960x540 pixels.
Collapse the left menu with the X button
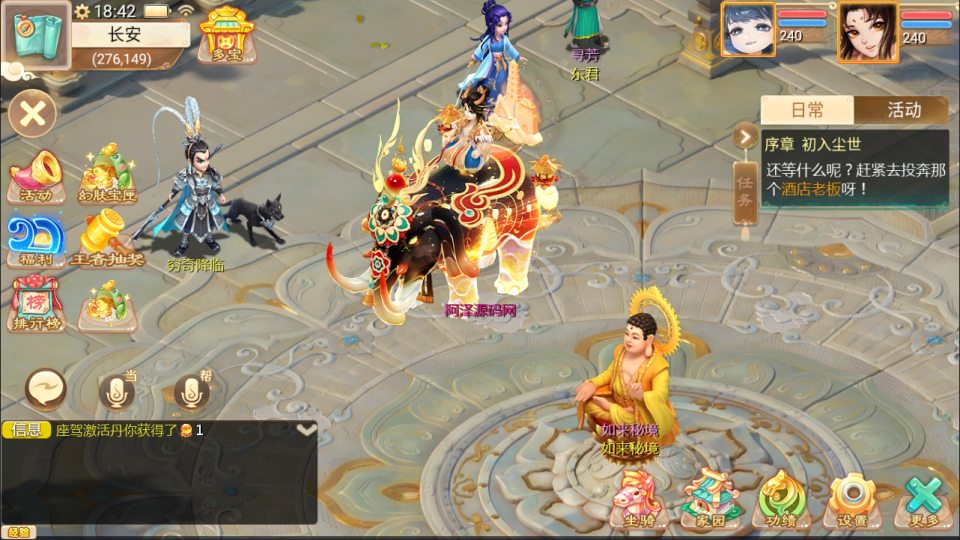32,113
